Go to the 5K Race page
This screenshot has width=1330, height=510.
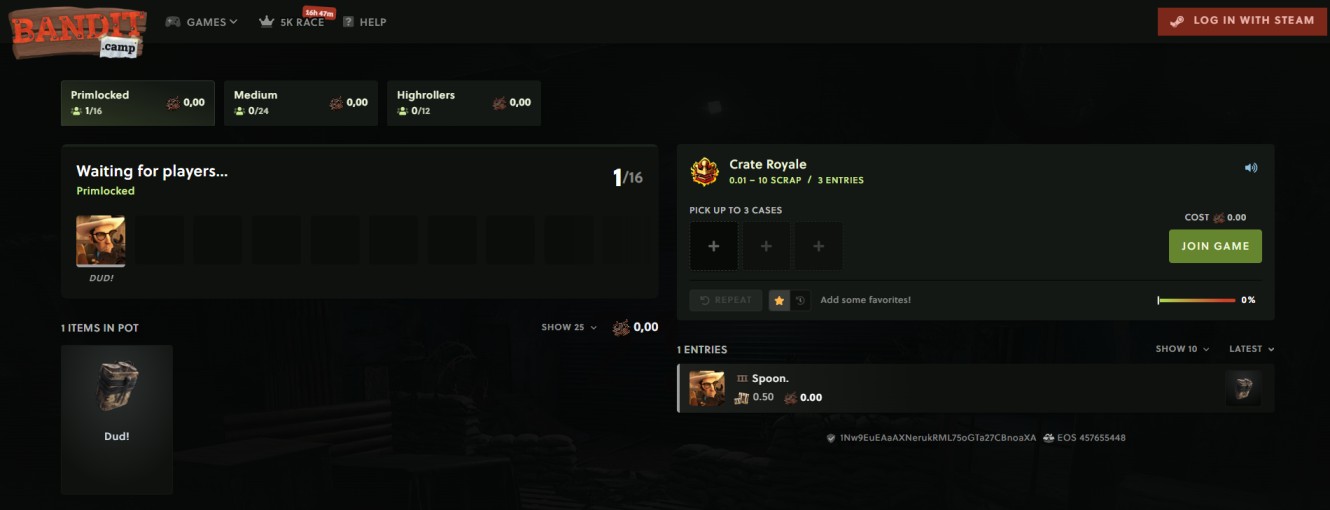tap(292, 22)
